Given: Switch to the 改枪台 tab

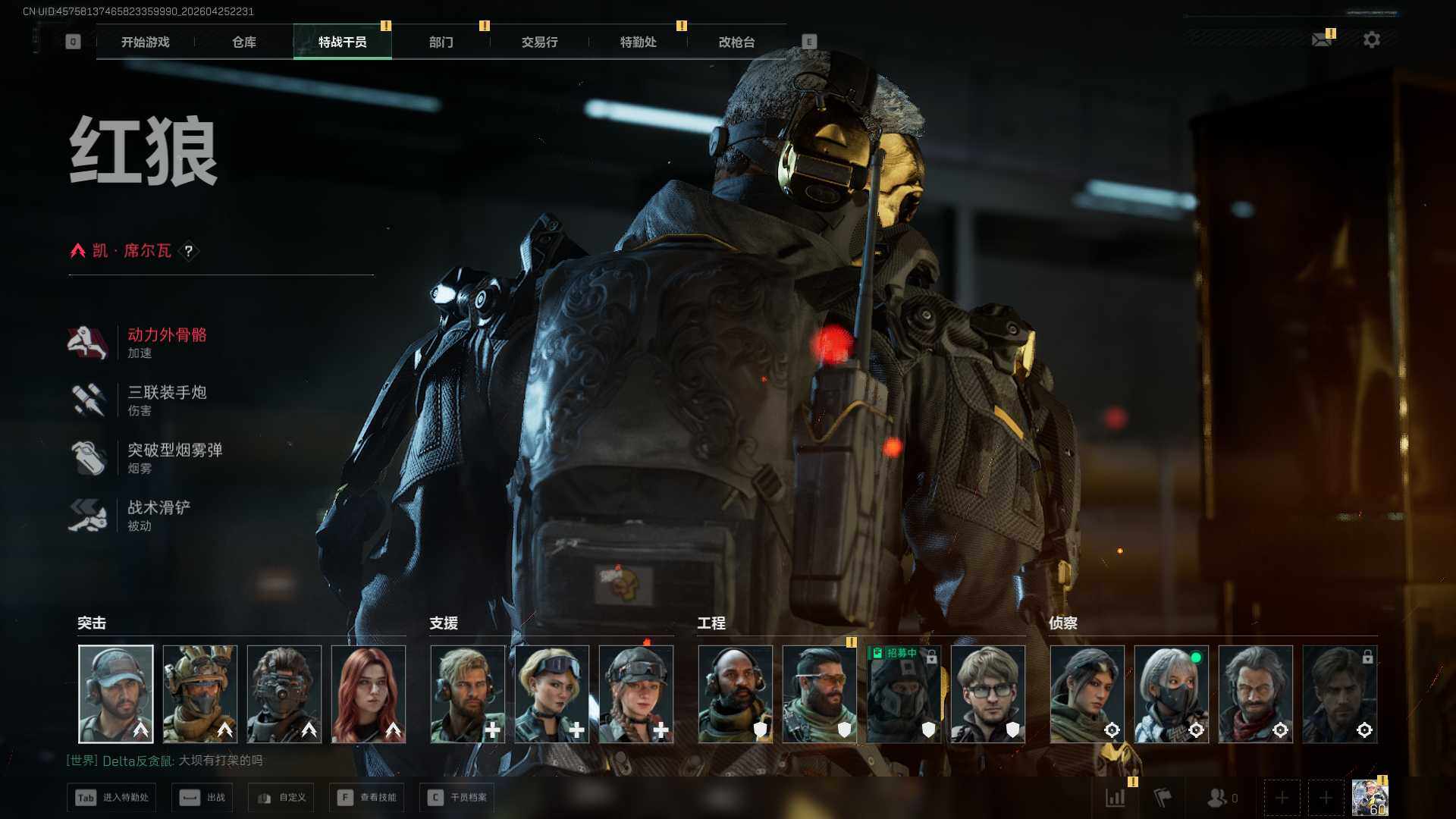Looking at the screenshot, I should coord(737,42).
